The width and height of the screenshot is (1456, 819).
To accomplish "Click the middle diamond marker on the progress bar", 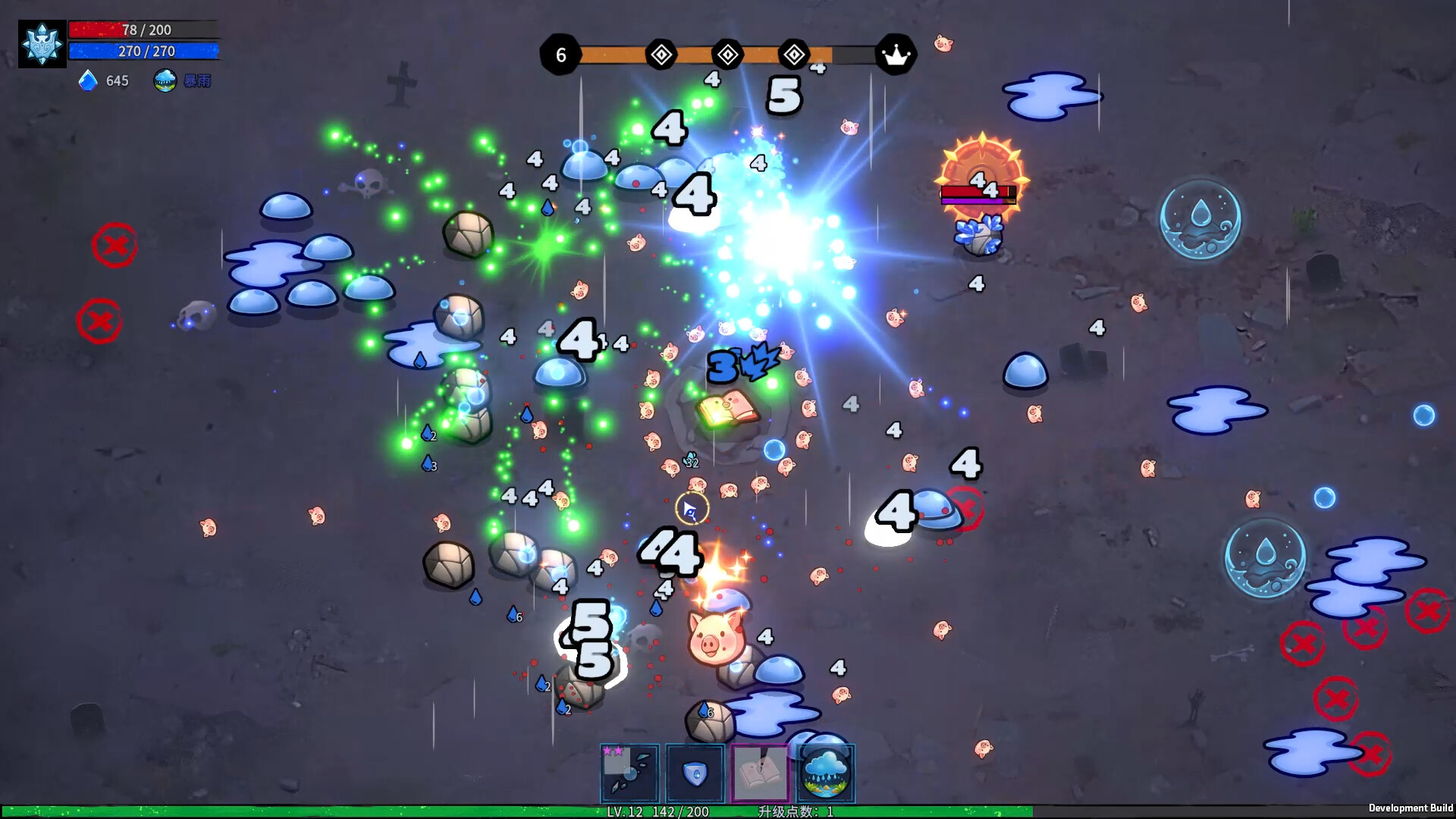I will tap(726, 54).
